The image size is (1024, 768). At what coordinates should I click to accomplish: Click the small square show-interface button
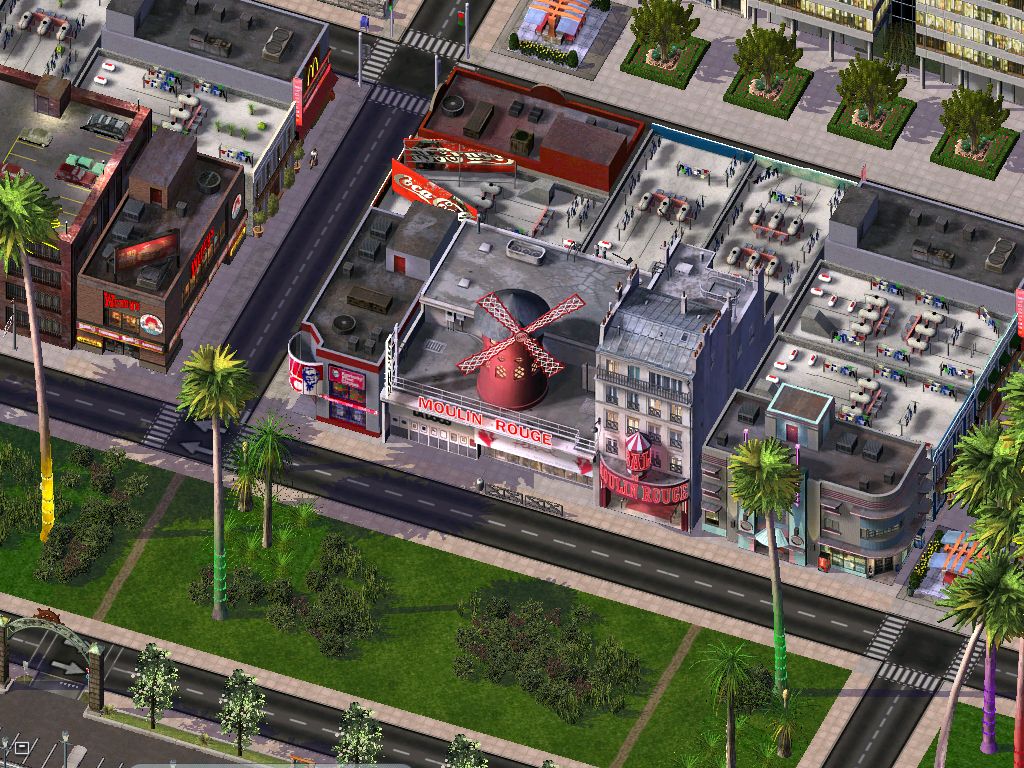point(22,747)
